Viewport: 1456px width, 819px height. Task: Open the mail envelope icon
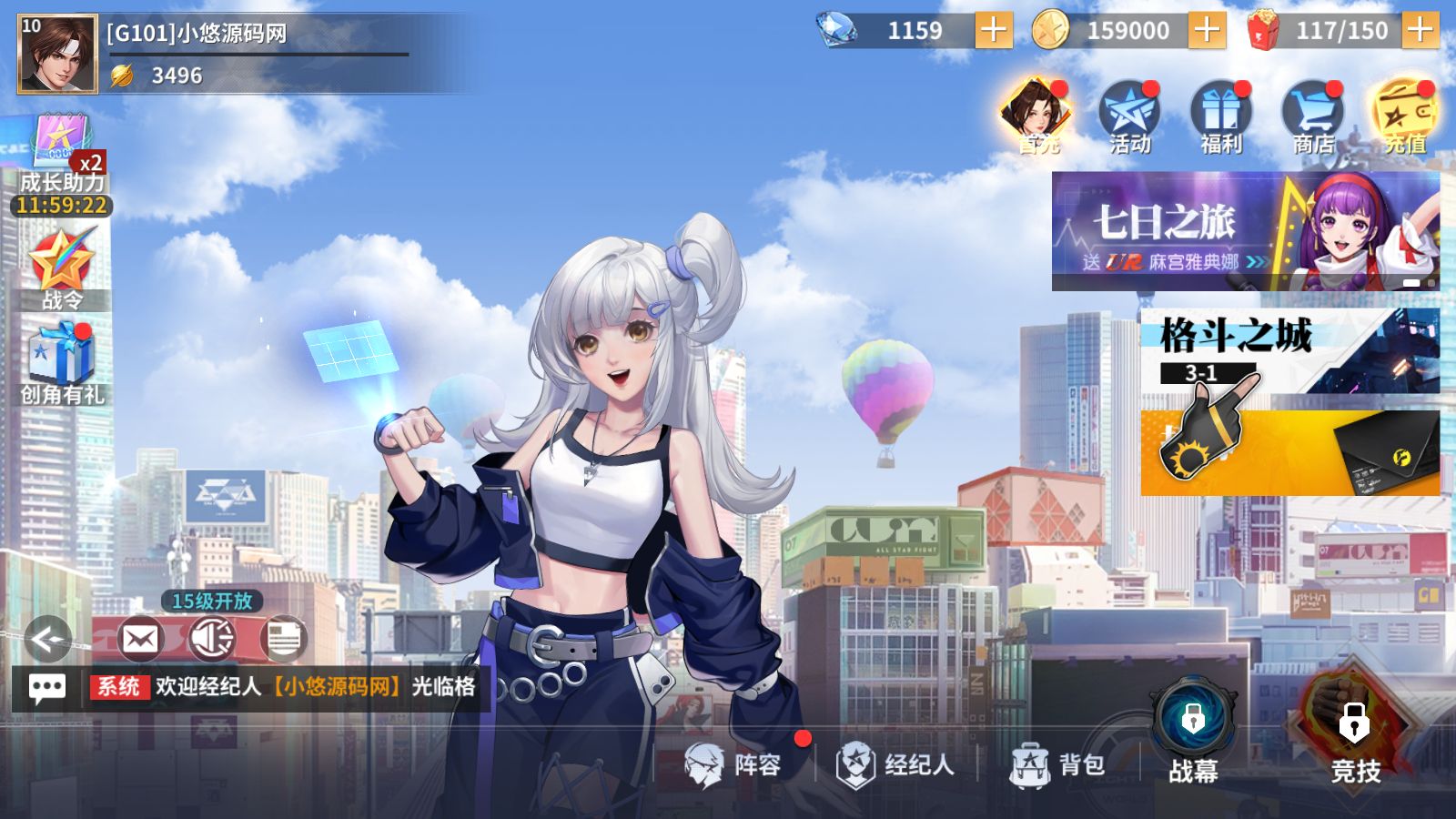(x=140, y=639)
